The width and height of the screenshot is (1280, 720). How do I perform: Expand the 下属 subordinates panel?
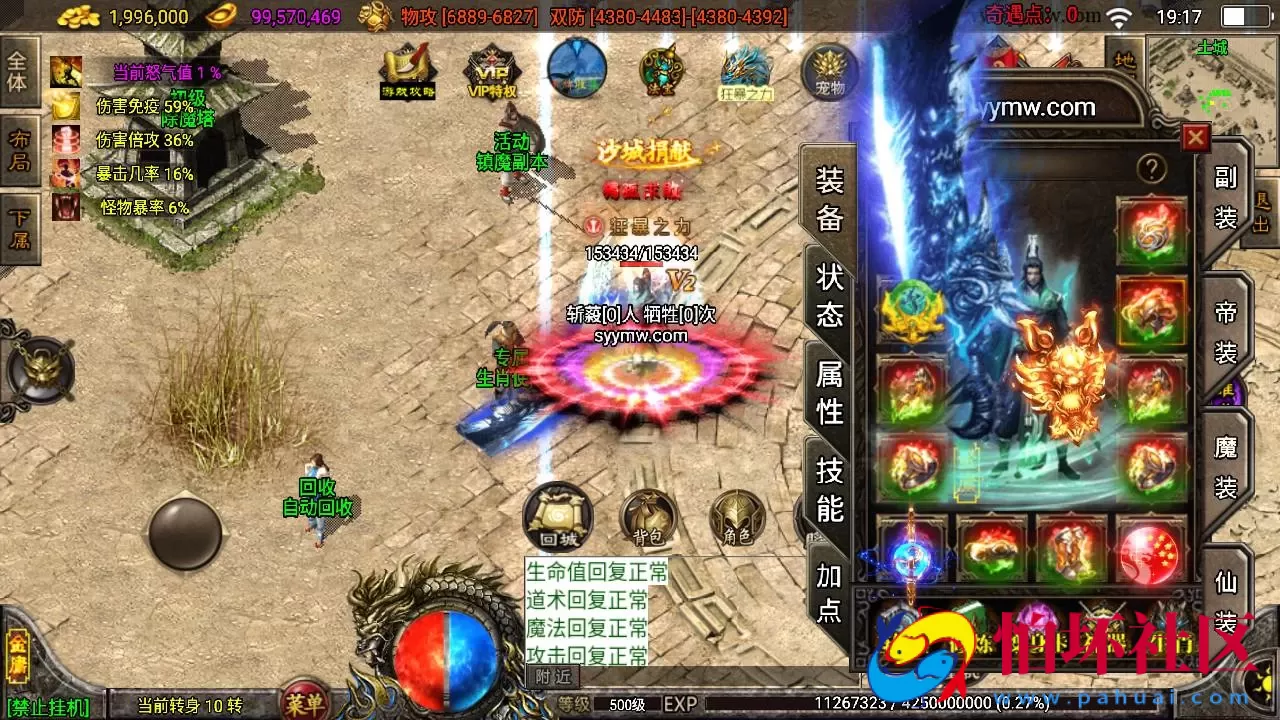point(20,228)
